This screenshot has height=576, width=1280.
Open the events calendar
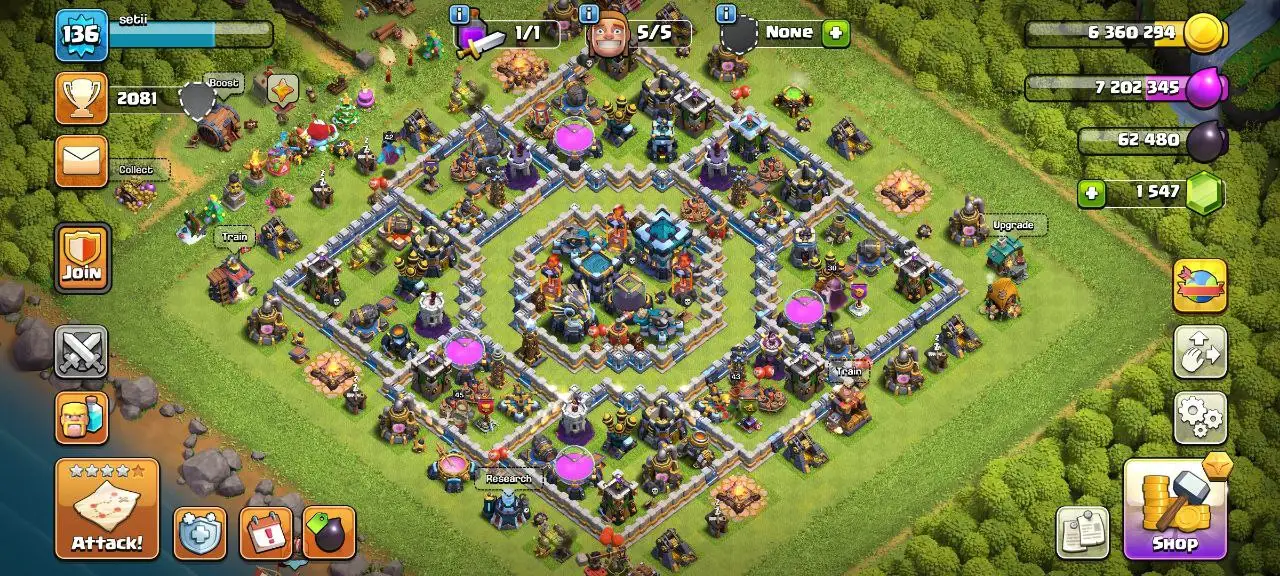[266, 533]
